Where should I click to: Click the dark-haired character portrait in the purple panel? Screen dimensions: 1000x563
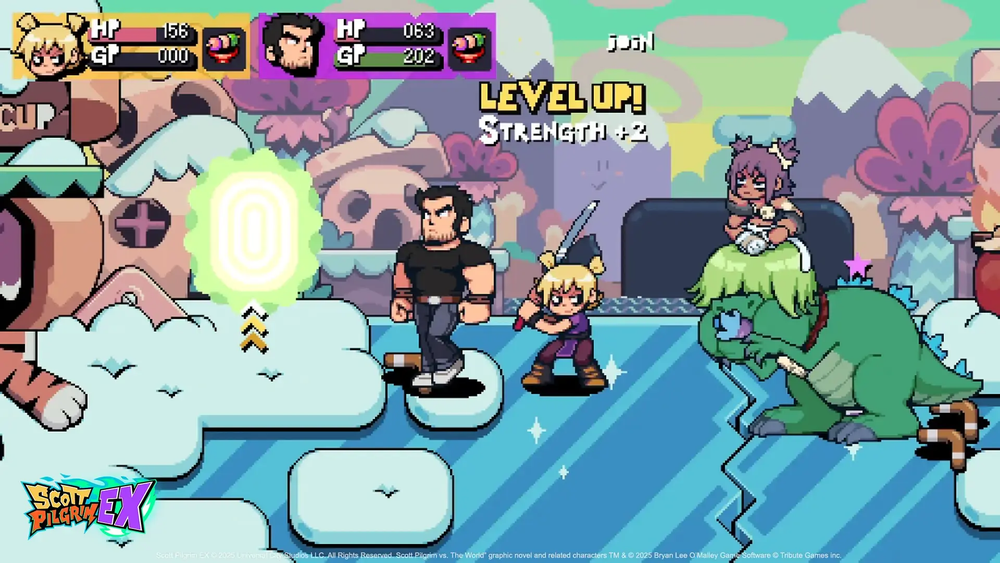pos(294,46)
